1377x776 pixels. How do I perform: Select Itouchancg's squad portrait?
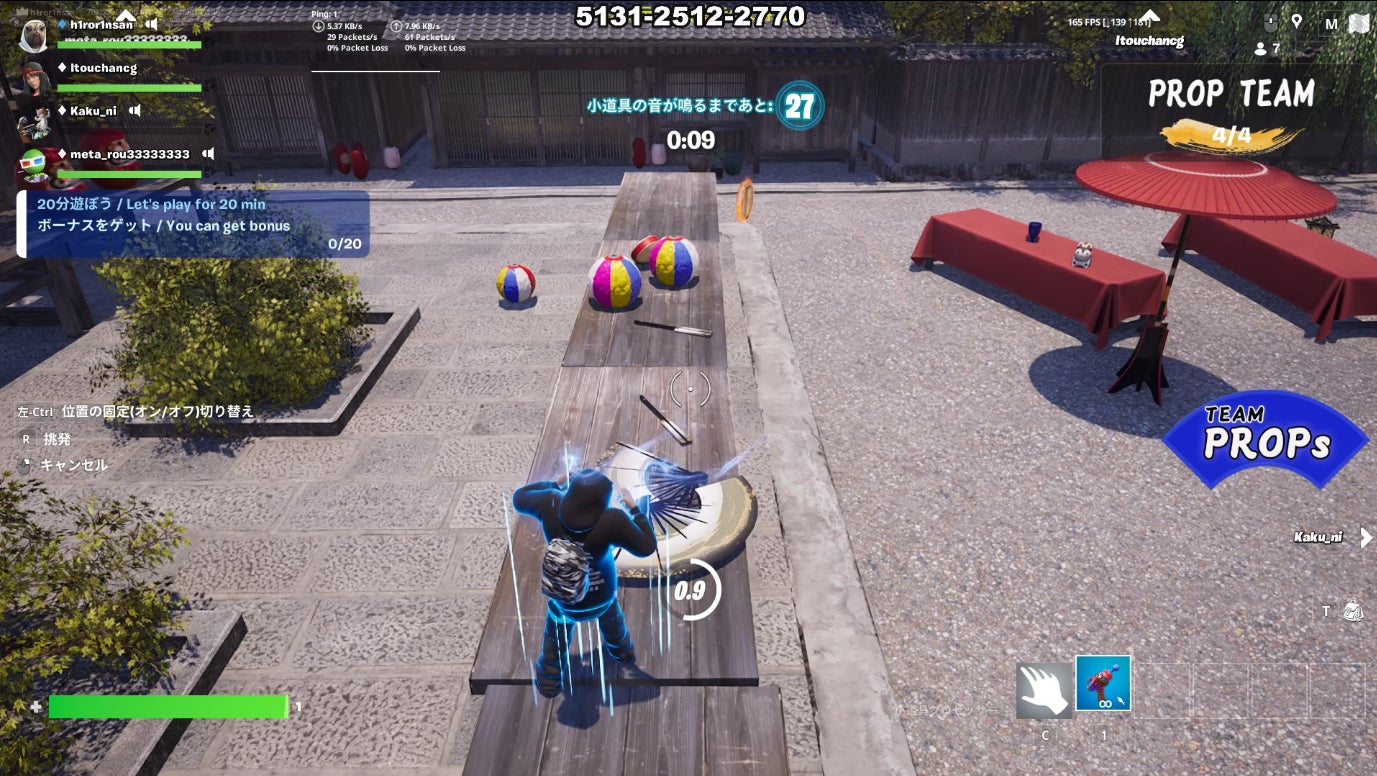(36, 74)
